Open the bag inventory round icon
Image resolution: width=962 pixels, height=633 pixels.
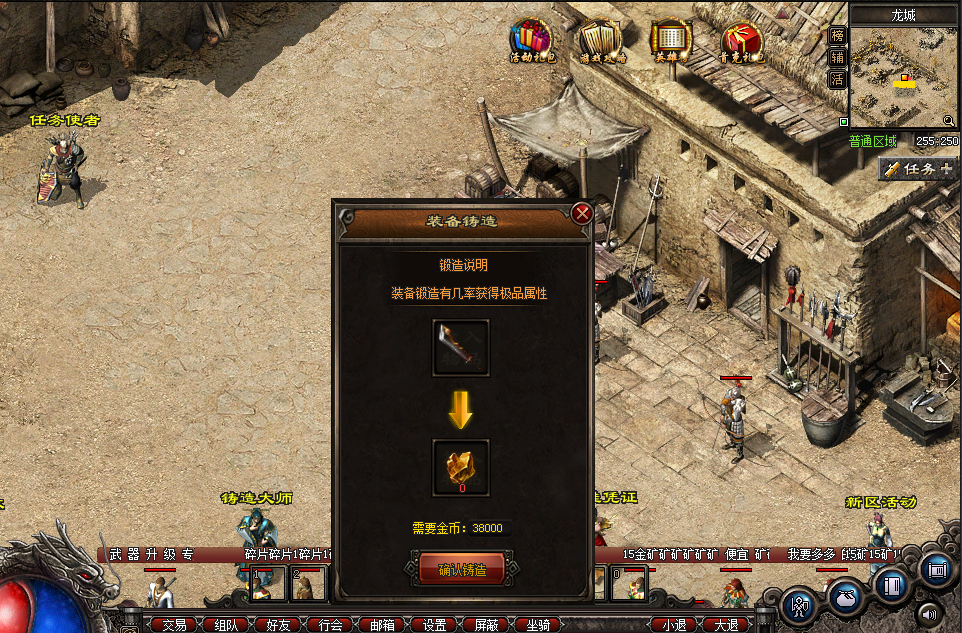point(845,598)
